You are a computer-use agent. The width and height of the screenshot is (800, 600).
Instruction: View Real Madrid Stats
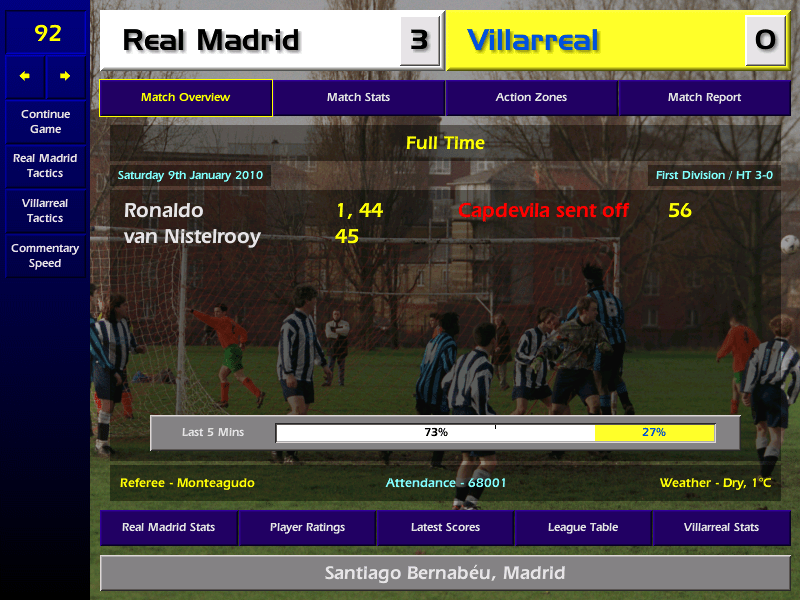[x=168, y=527]
